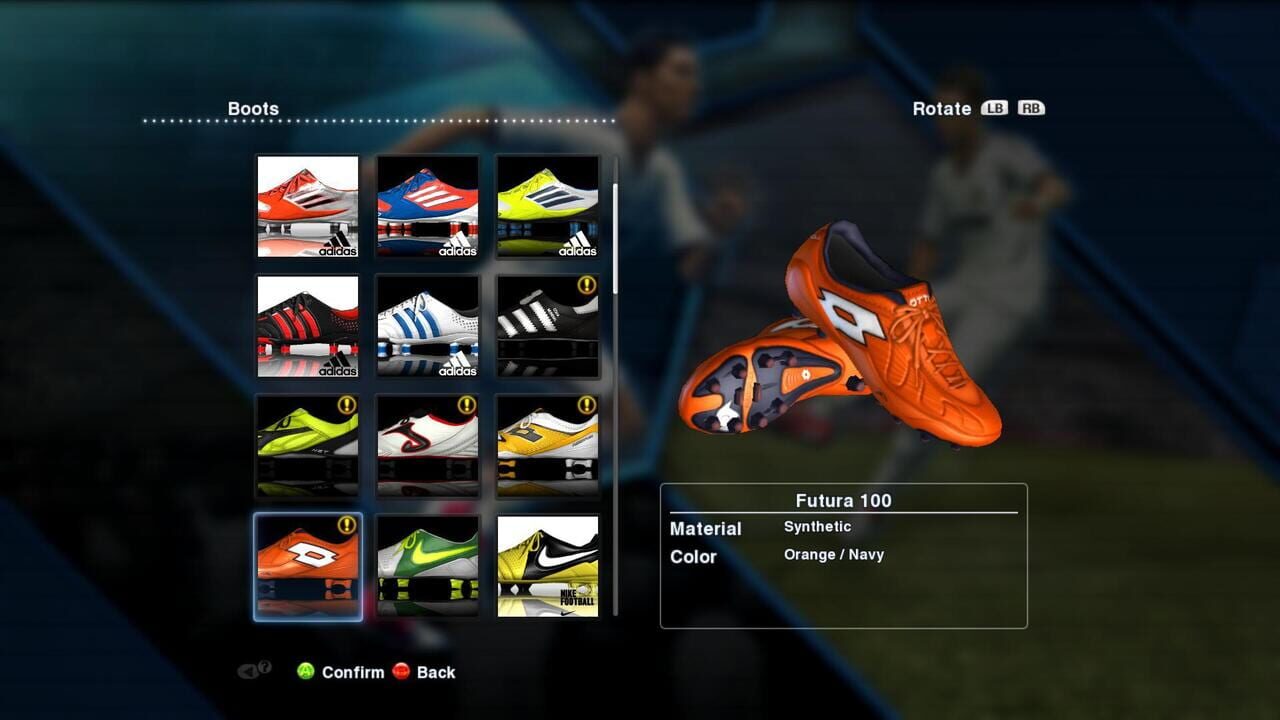This screenshot has width=1280, height=720.
Task: Click the green A Confirm icon
Action: click(x=308, y=672)
